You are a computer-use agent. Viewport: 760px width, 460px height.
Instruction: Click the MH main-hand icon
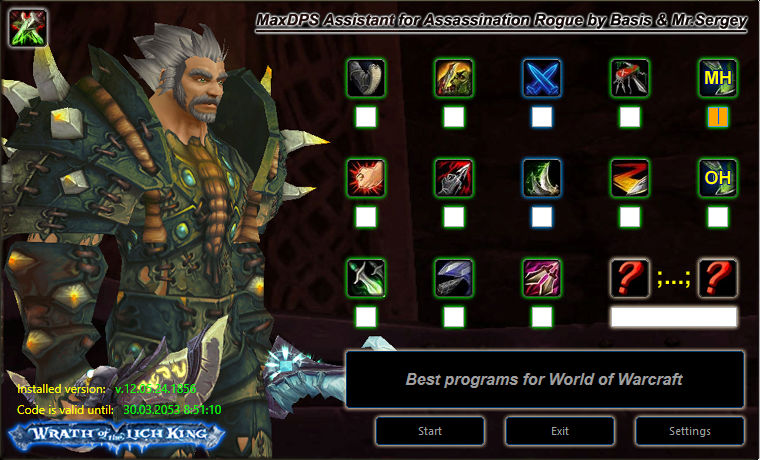[x=718, y=78]
